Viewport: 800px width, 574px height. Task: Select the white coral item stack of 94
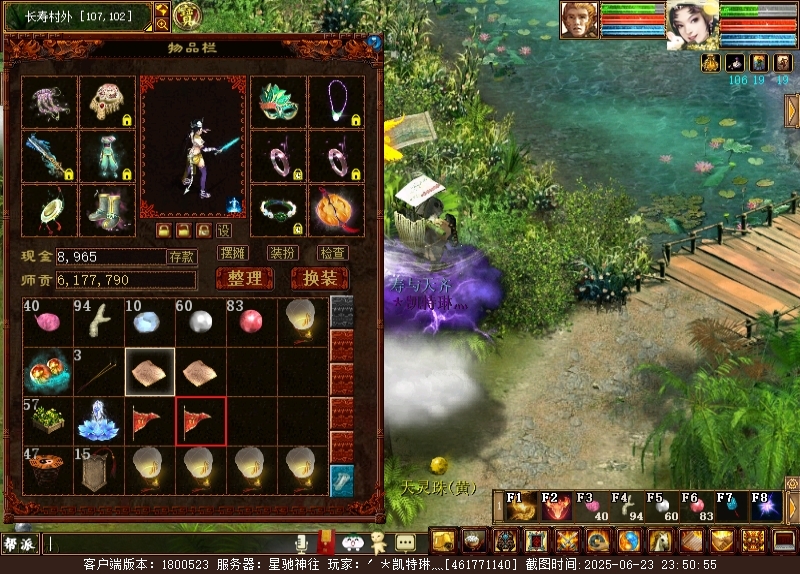(100, 320)
